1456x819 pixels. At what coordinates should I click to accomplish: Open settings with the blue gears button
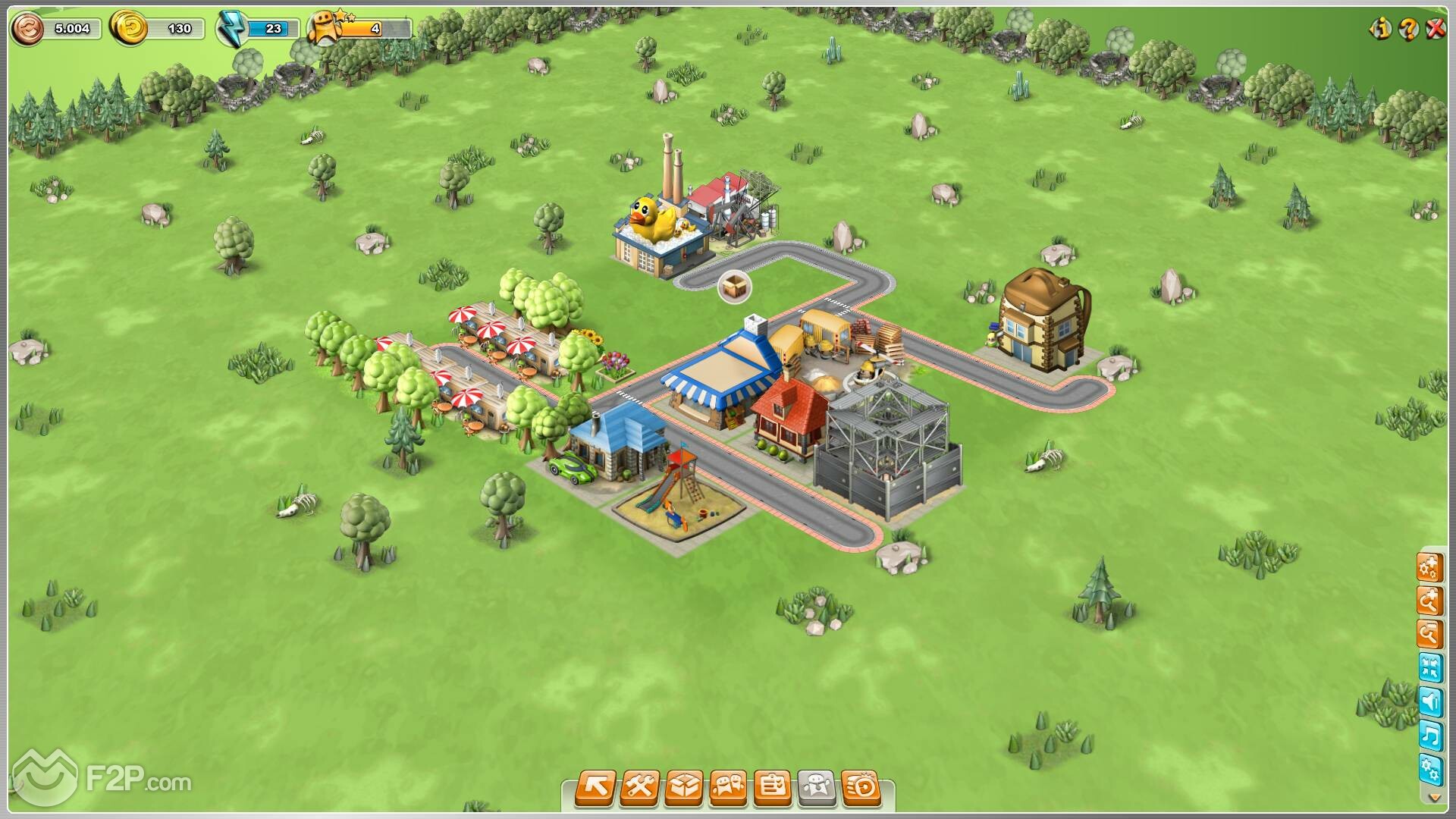1429,770
